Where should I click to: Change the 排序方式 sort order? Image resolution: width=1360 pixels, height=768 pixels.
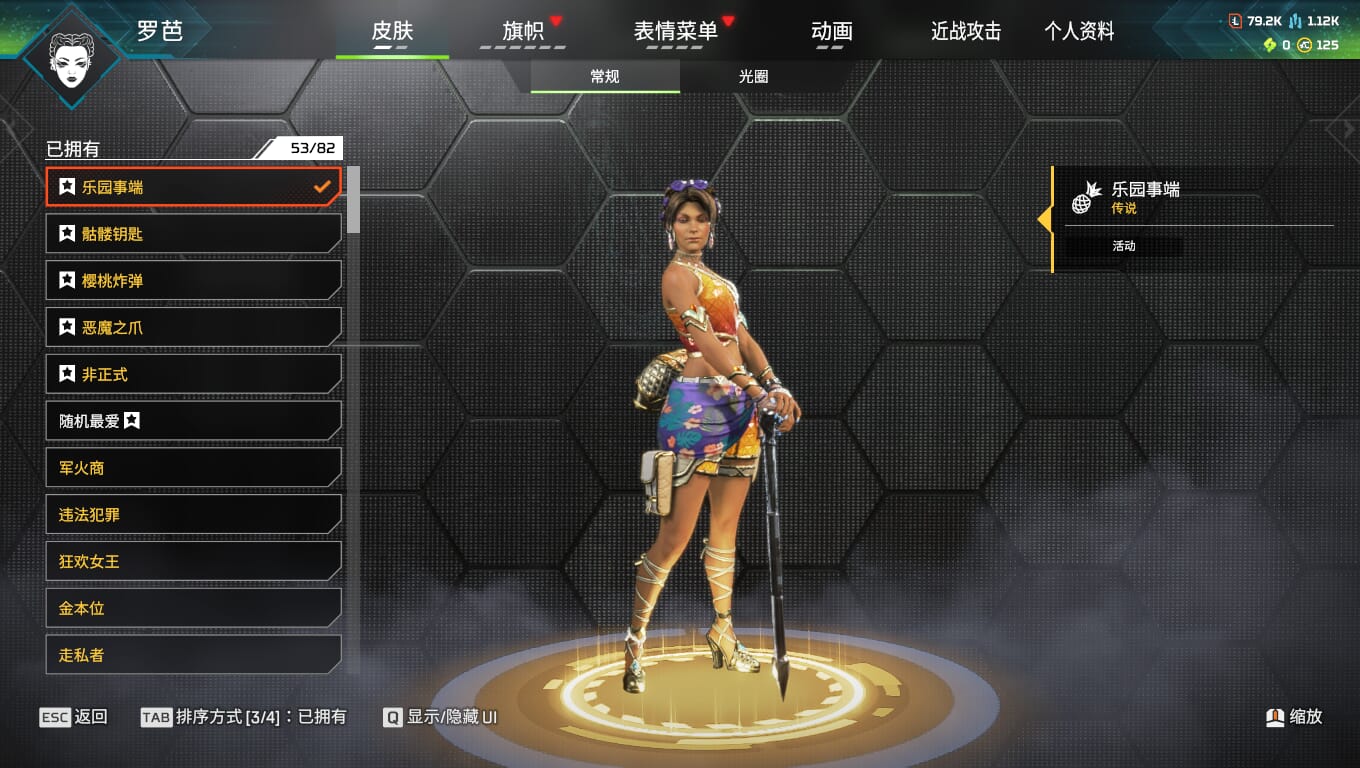point(244,717)
